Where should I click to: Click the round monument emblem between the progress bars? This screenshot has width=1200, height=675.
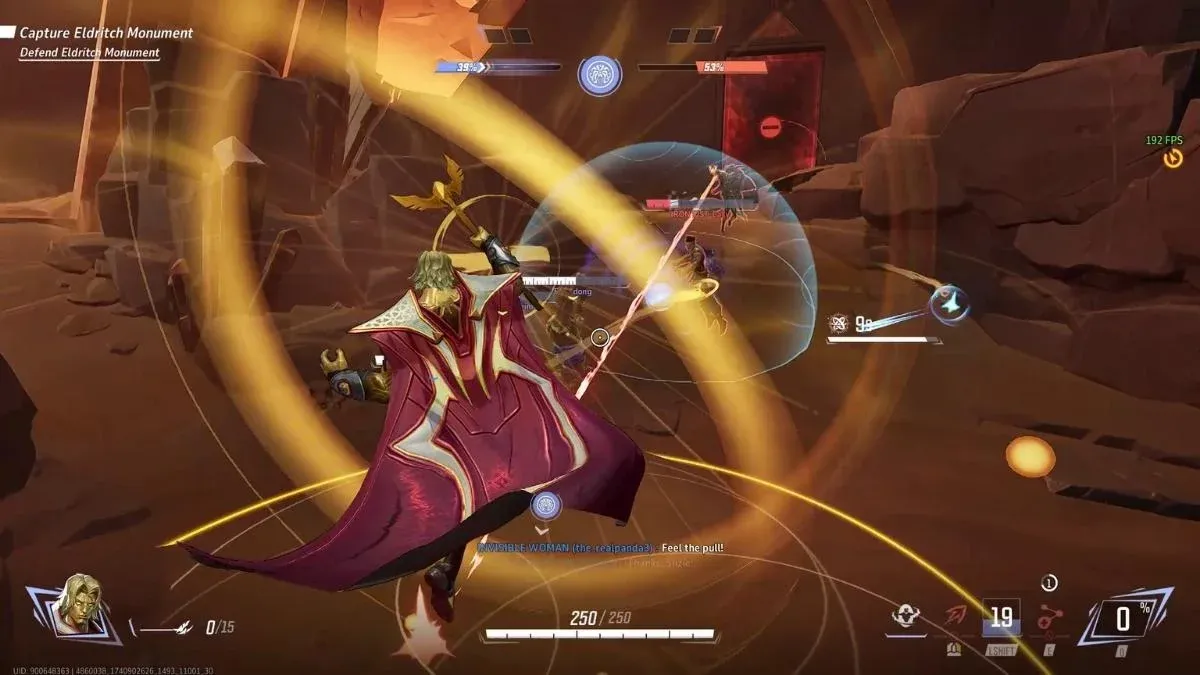coord(599,76)
